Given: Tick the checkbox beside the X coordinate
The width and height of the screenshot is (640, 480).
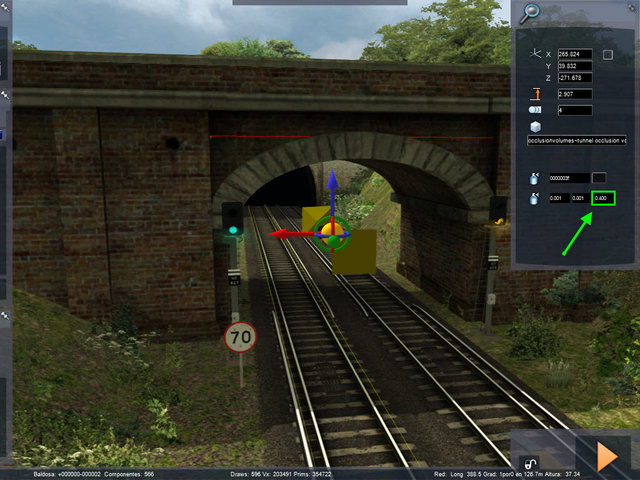Looking at the screenshot, I should [x=607, y=54].
